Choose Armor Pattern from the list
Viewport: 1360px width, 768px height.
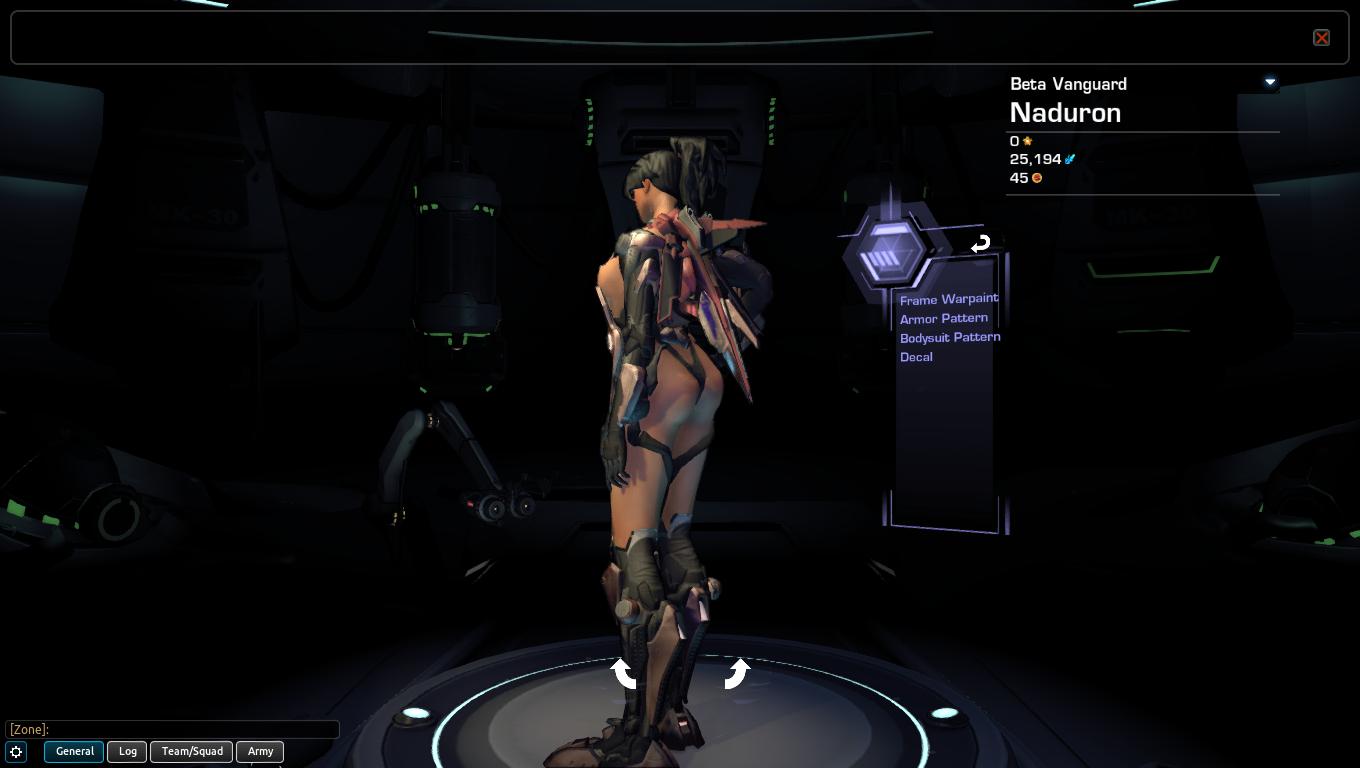pyautogui.click(x=943, y=318)
